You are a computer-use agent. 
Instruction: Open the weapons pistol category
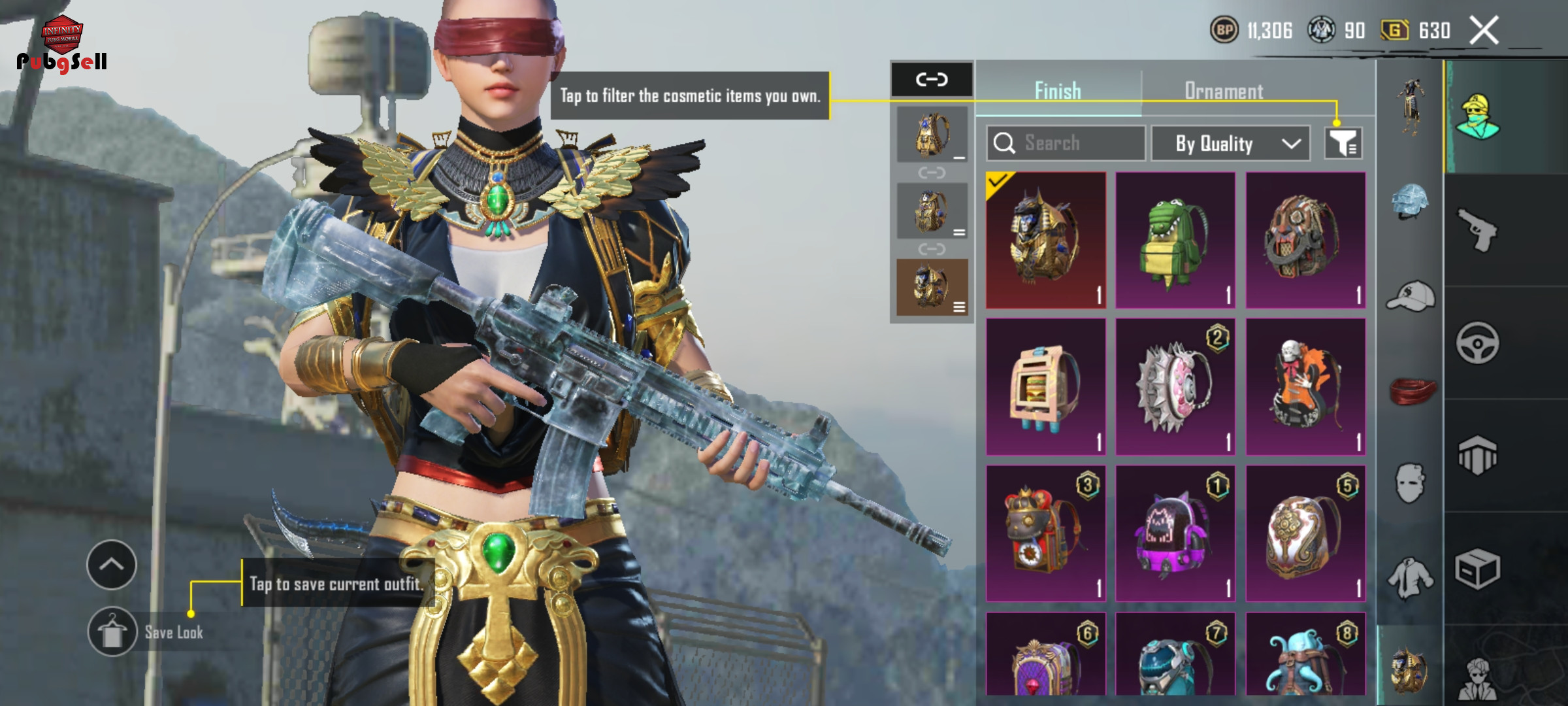tap(1478, 229)
